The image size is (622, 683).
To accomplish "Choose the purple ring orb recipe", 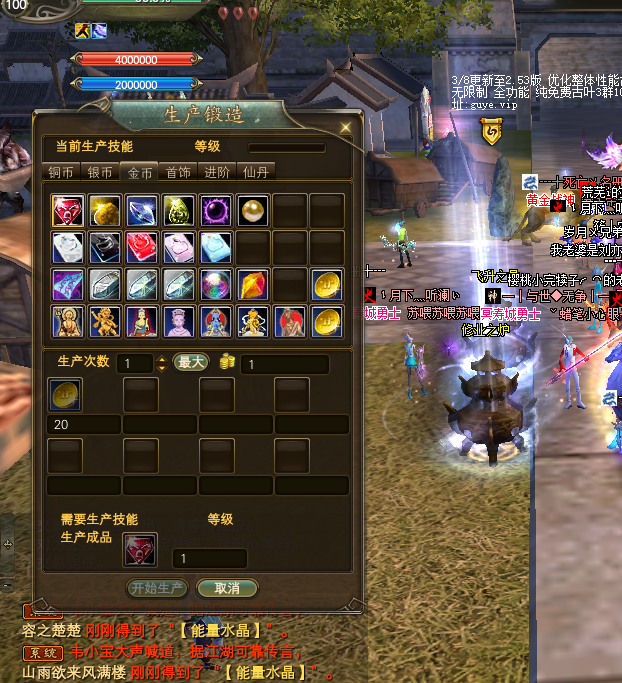I will pyautogui.click(x=215, y=210).
